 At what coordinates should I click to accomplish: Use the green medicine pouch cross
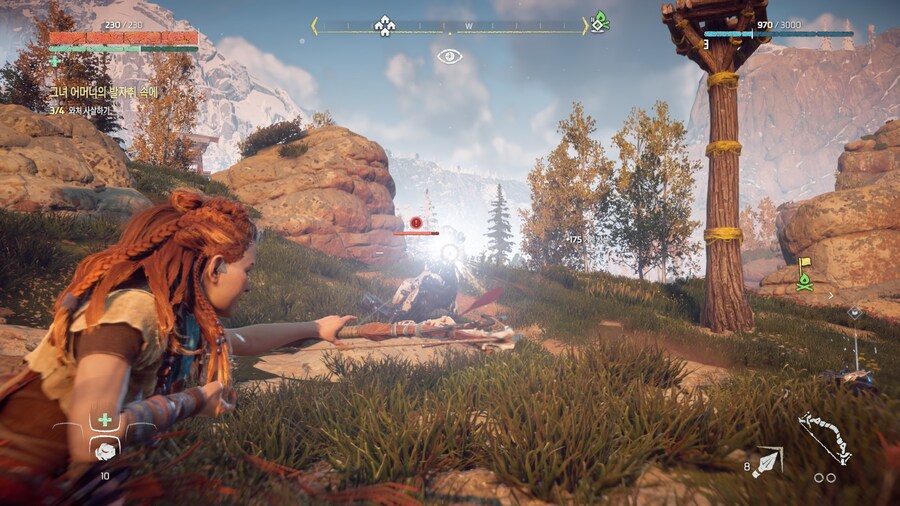(x=104, y=420)
